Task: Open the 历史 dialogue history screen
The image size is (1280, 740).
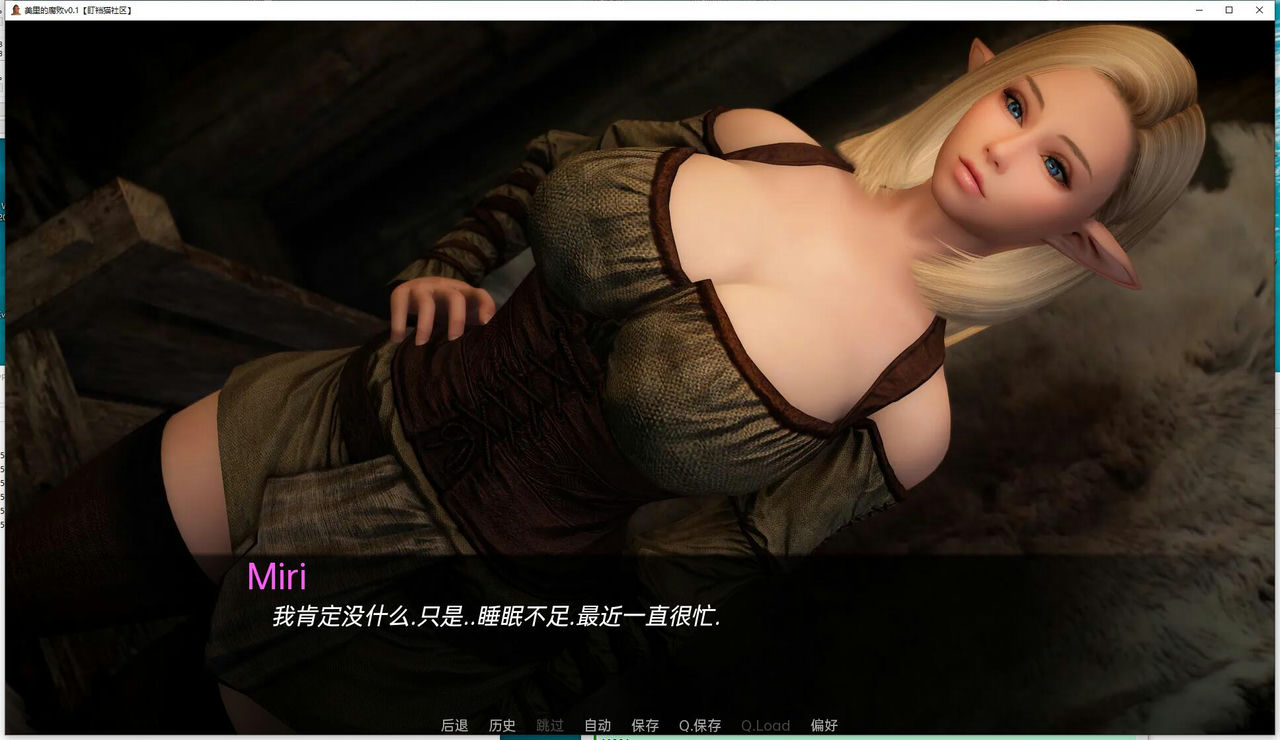Action: (x=501, y=725)
